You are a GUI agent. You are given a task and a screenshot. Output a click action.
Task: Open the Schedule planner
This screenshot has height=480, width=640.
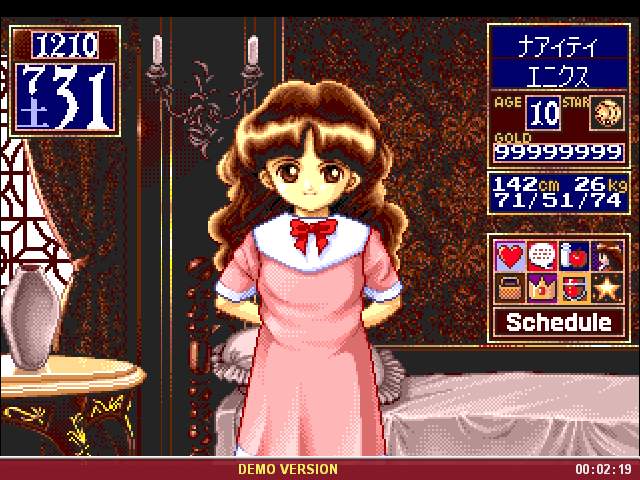click(x=558, y=322)
